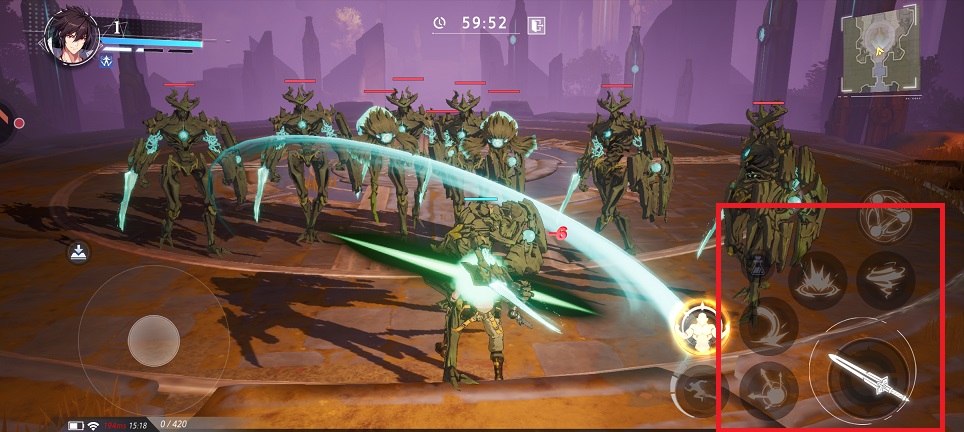Use the orb with arrows skill
This screenshot has height=432, width=964.
coord(768,388)
